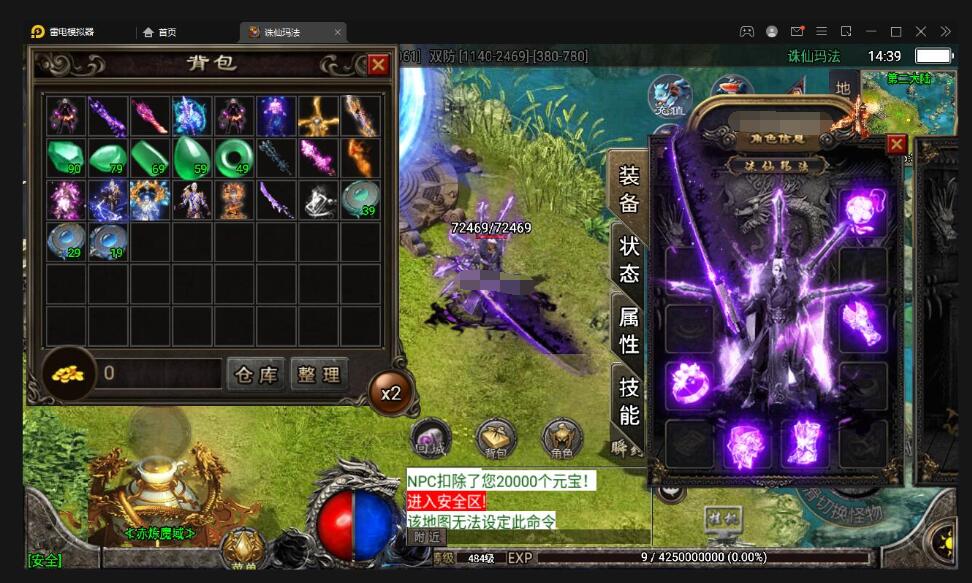Open the 技能 skills tab

pyautogui.click(x=629, y=400)
